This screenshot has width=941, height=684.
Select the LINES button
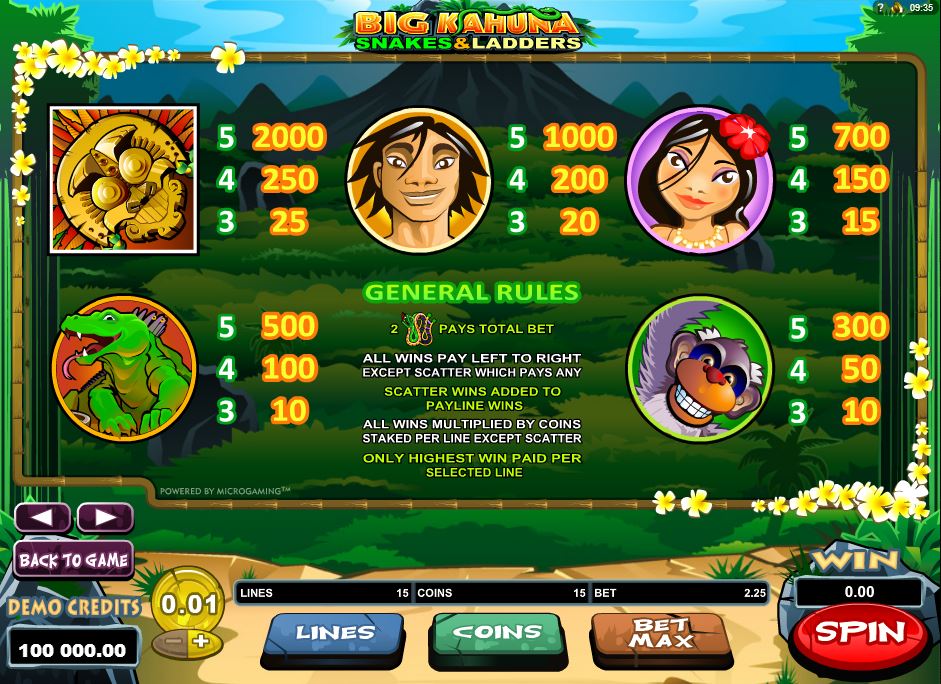coord(334,634)
